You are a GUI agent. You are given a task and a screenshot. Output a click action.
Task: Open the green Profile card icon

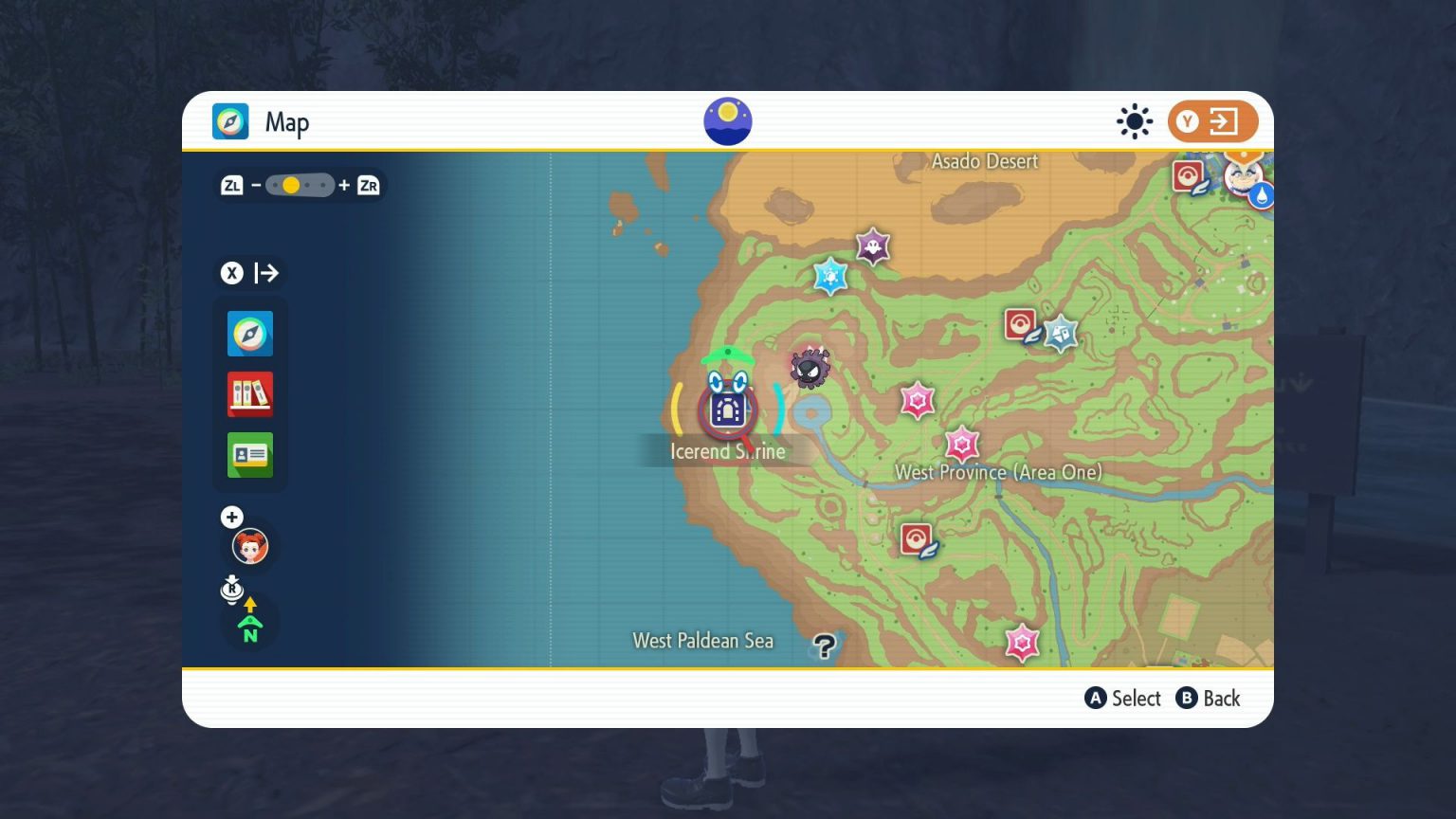(249, 455)
